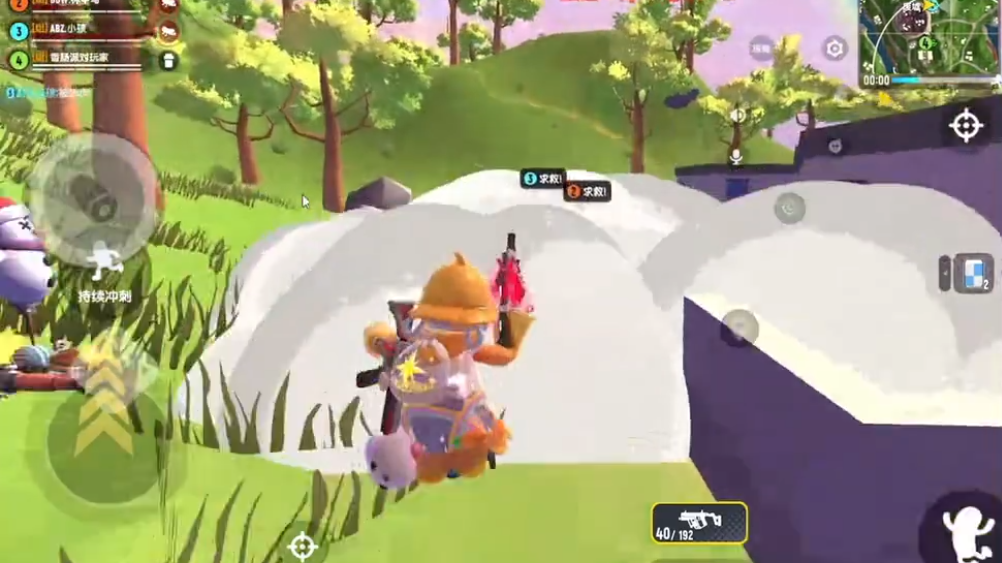Toggle the microphone voice chat icon

coord(736,157)
